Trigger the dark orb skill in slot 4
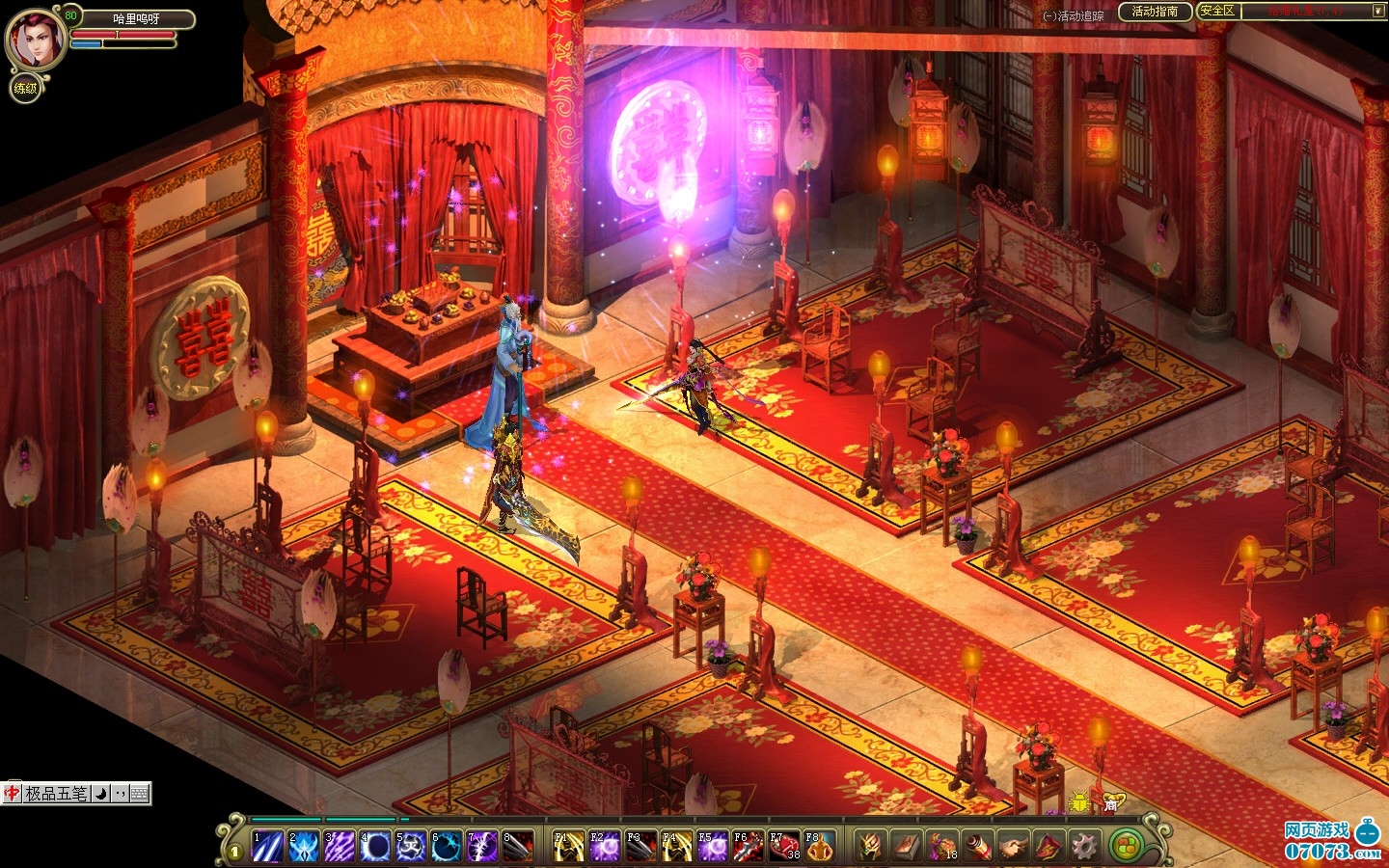Screen dimensions: 1389x868 click(x=374, y=846)
